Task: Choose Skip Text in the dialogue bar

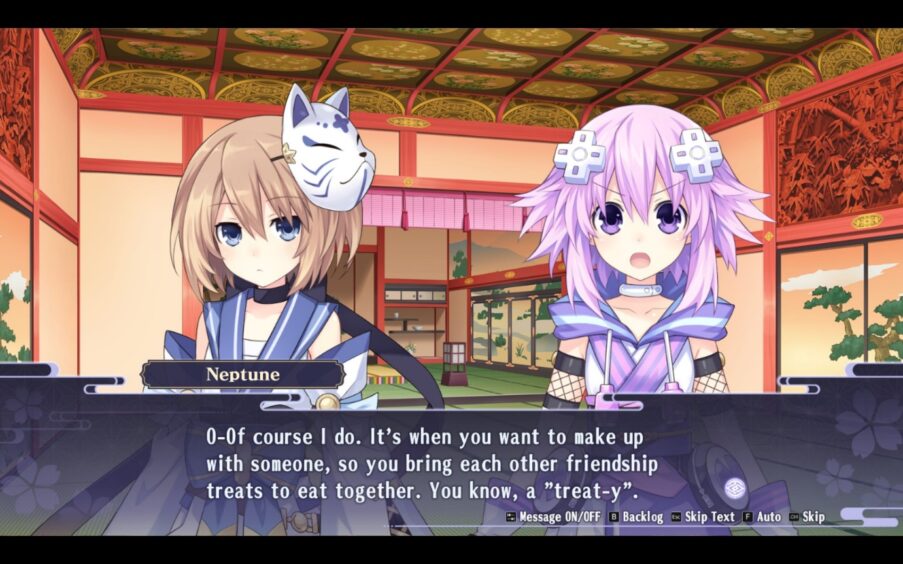Action: [x=703, y=517]
